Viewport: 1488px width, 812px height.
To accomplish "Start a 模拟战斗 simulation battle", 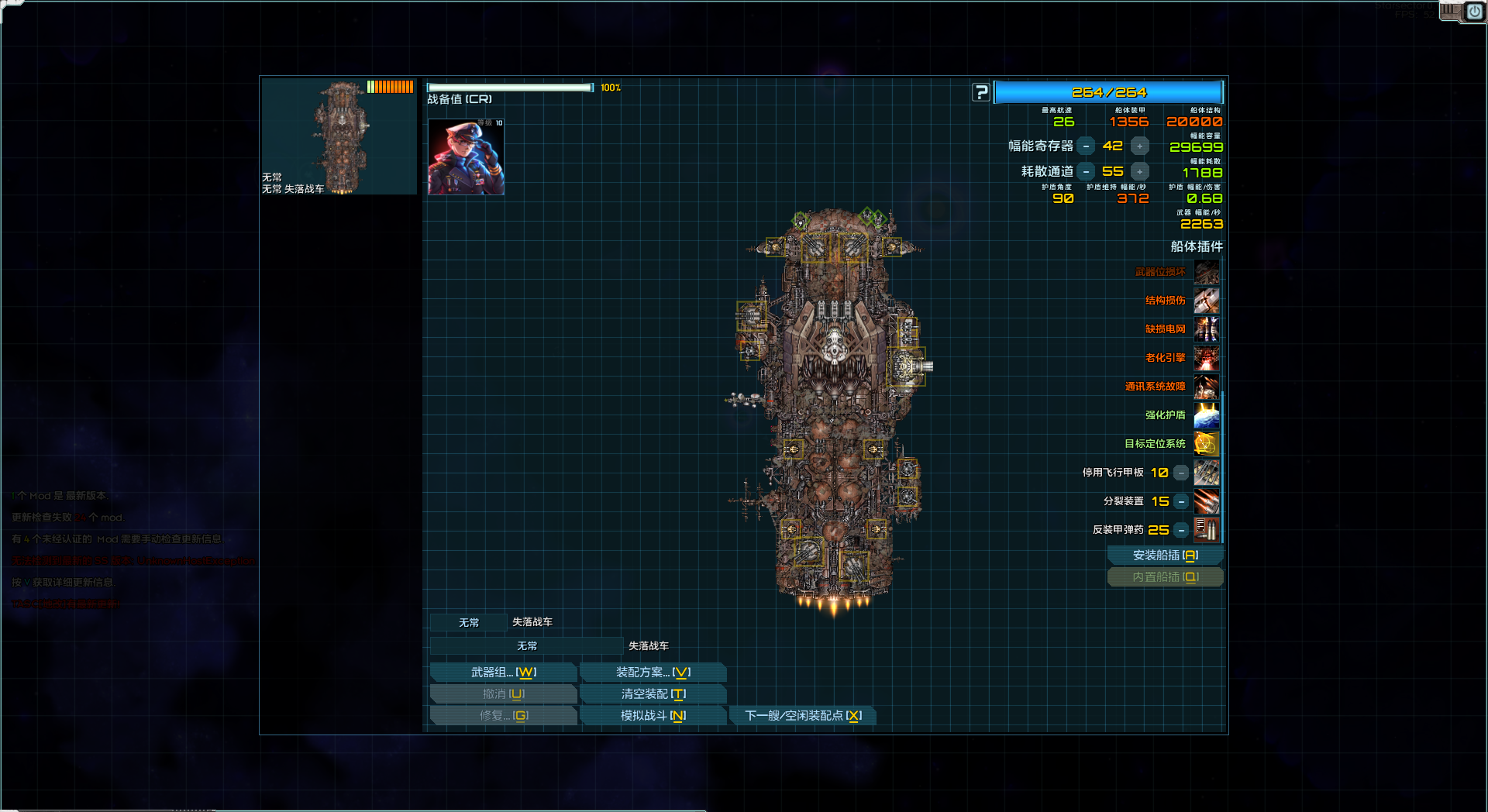I will [x=653, y=716].
